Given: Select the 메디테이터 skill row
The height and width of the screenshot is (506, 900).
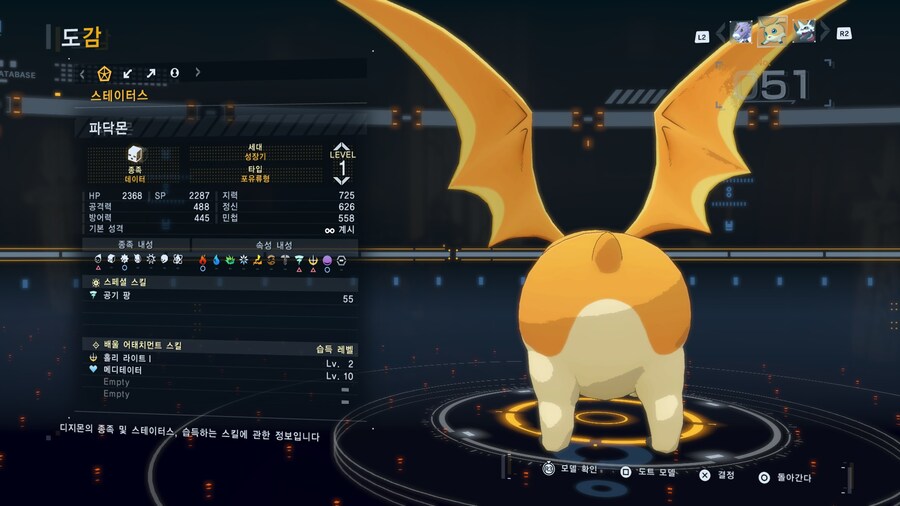Looking at the screenshot, I should tap(220, 370).
